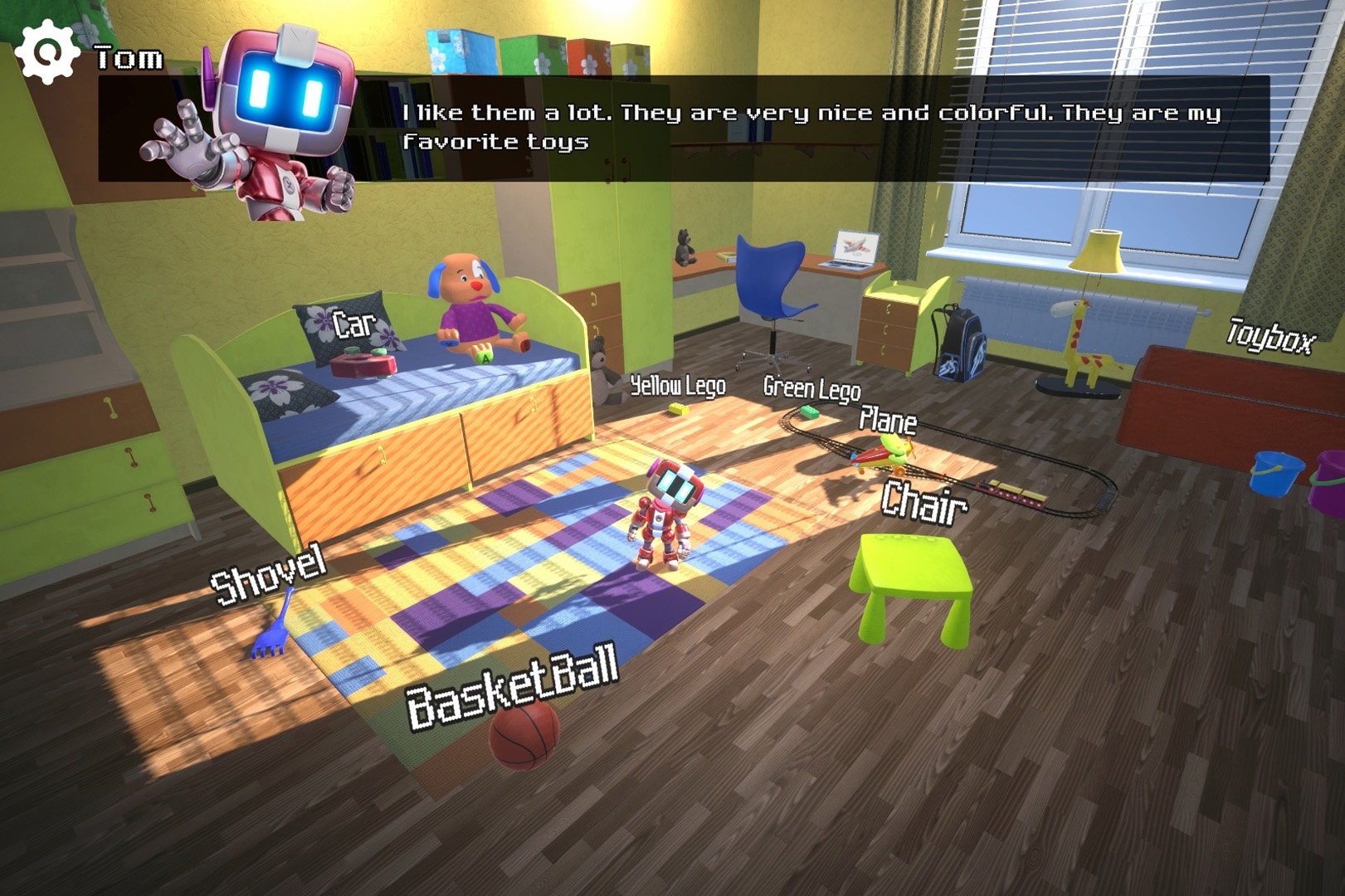Choose the Shovel label
This screenshot has width=1345, height=896.
click(268, 573)
